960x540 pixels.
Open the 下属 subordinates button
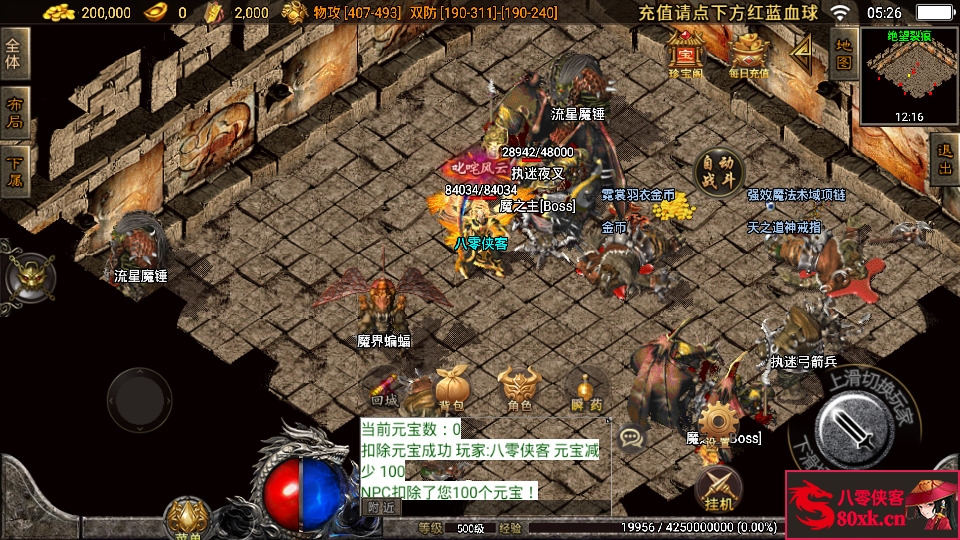14,172
